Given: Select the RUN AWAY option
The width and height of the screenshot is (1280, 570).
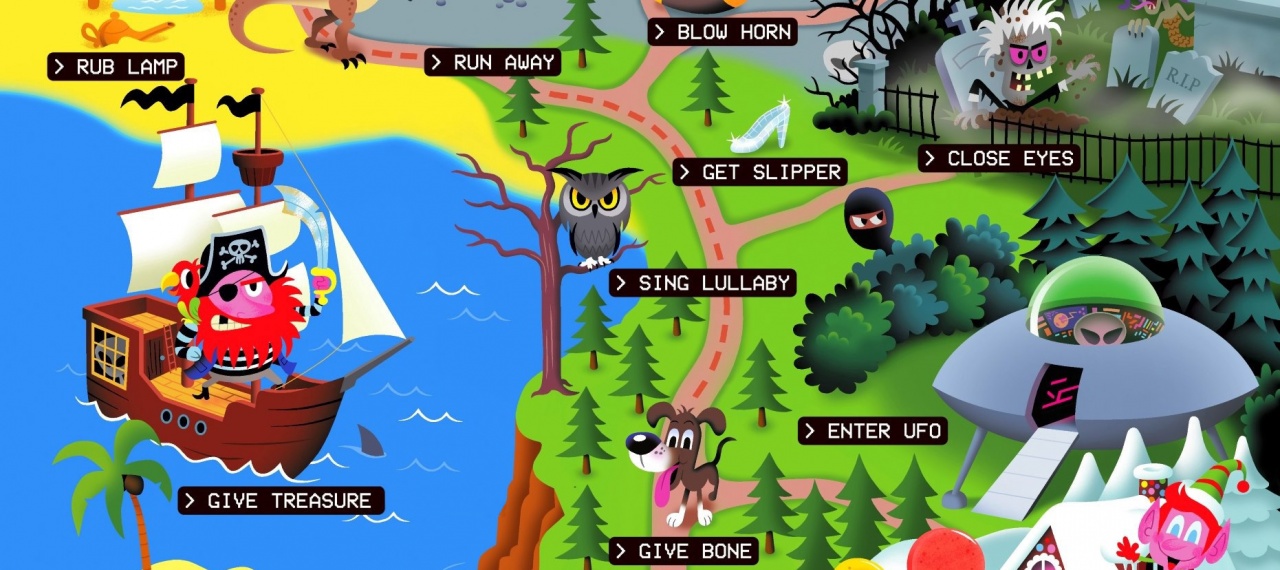Looking at the screenshot, I should click(491, 62).
